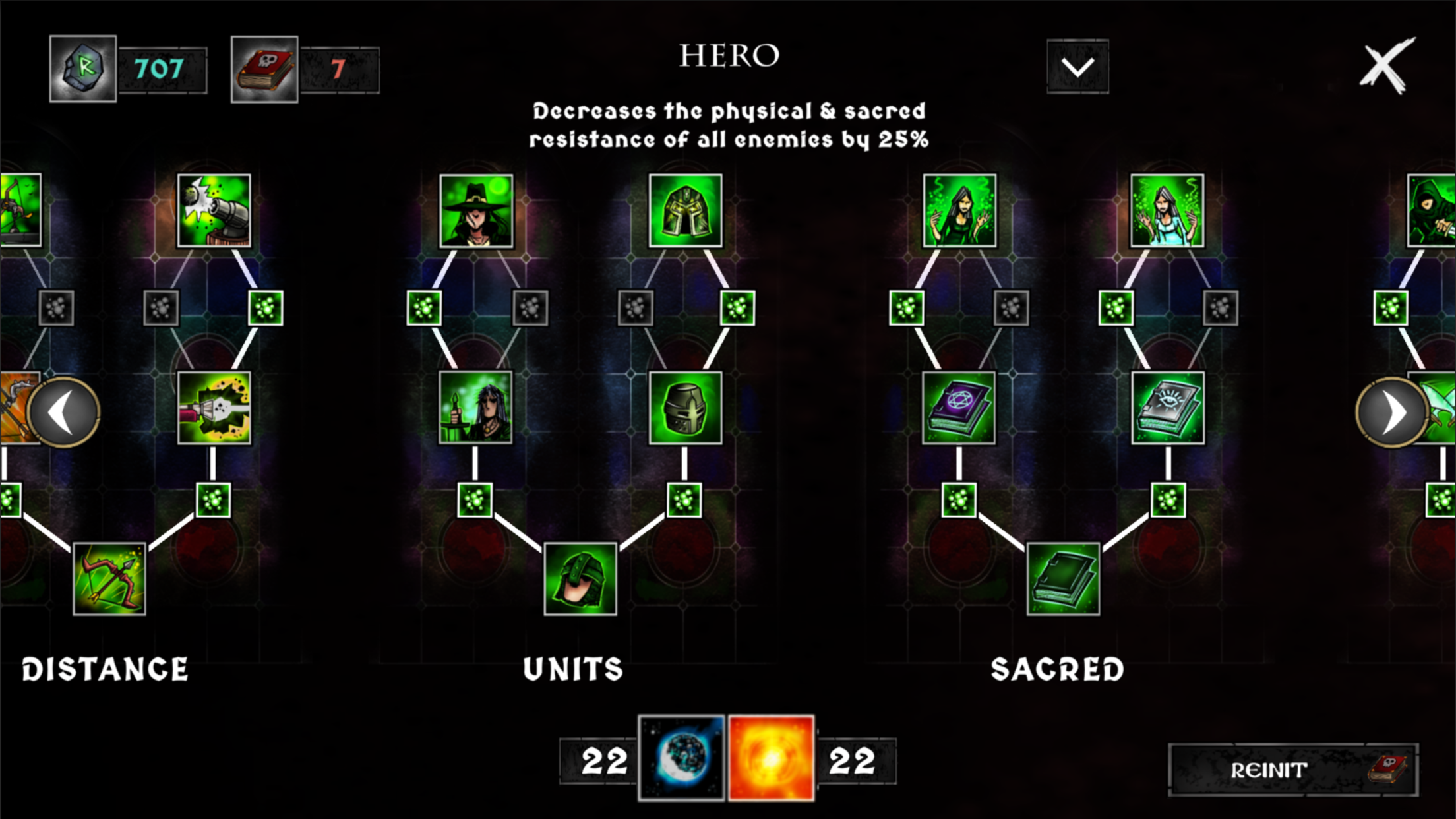Choose the pentagram spellbook skill

click(959, 408)
